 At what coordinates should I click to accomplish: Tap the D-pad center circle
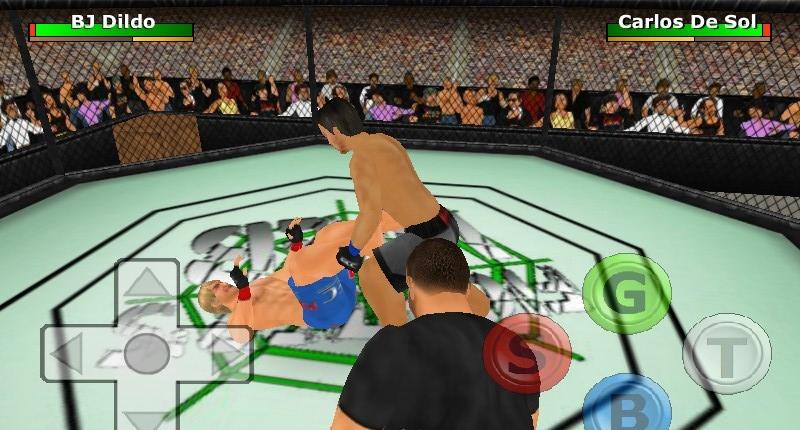pos(146,354)
